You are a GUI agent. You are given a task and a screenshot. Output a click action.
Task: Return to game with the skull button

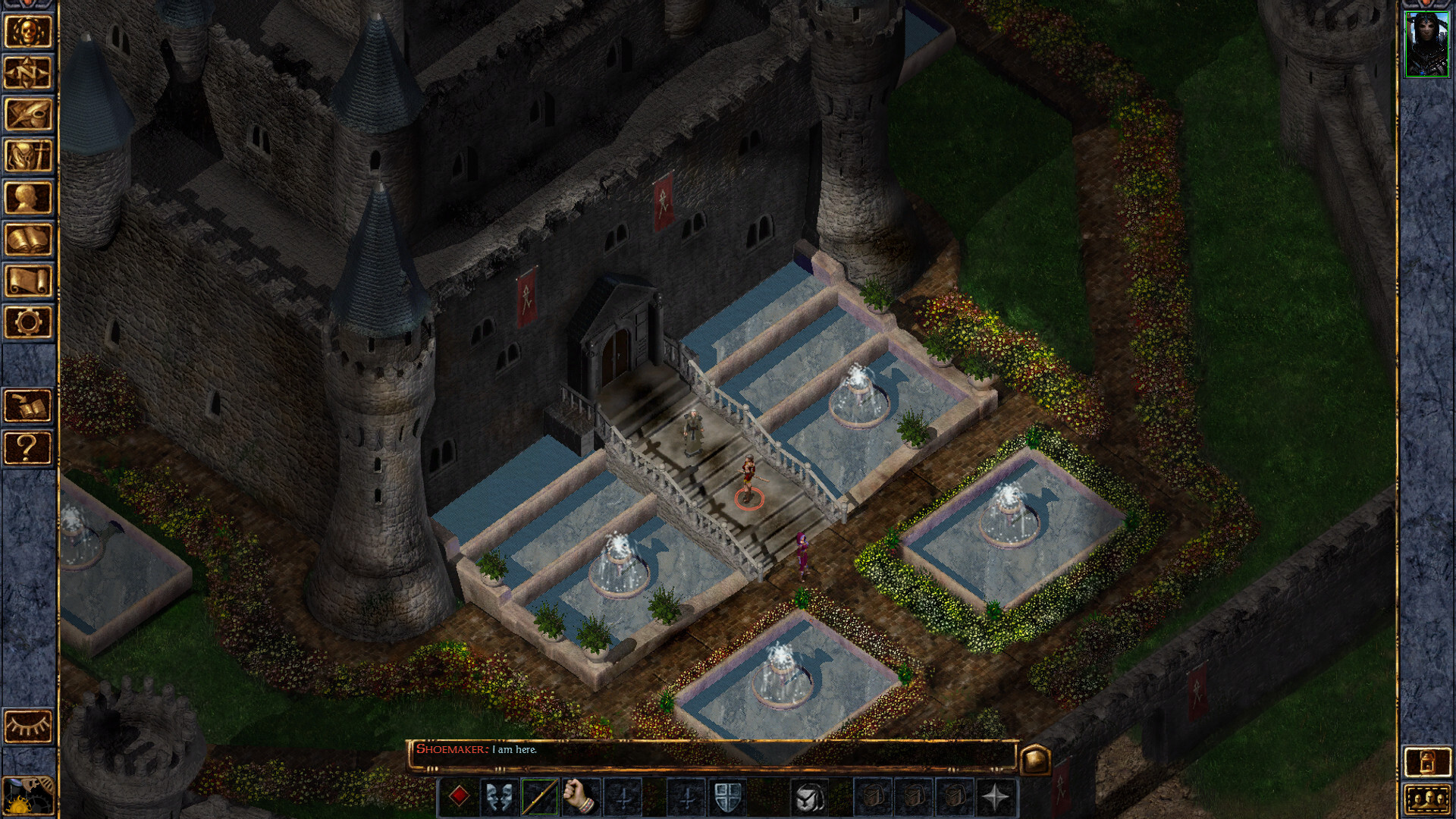pos(28,32)
